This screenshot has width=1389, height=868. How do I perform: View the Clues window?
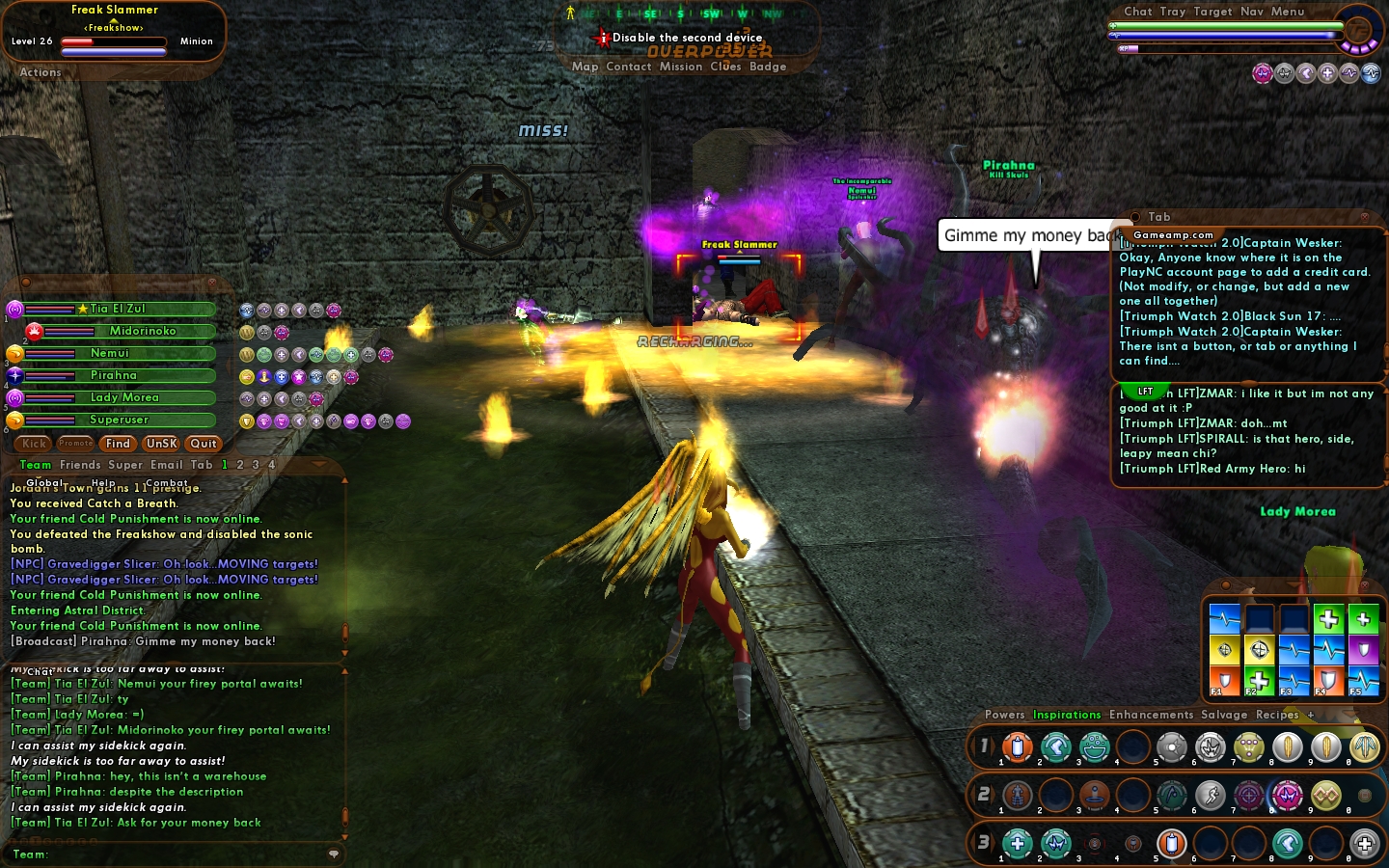click(725, 67)
